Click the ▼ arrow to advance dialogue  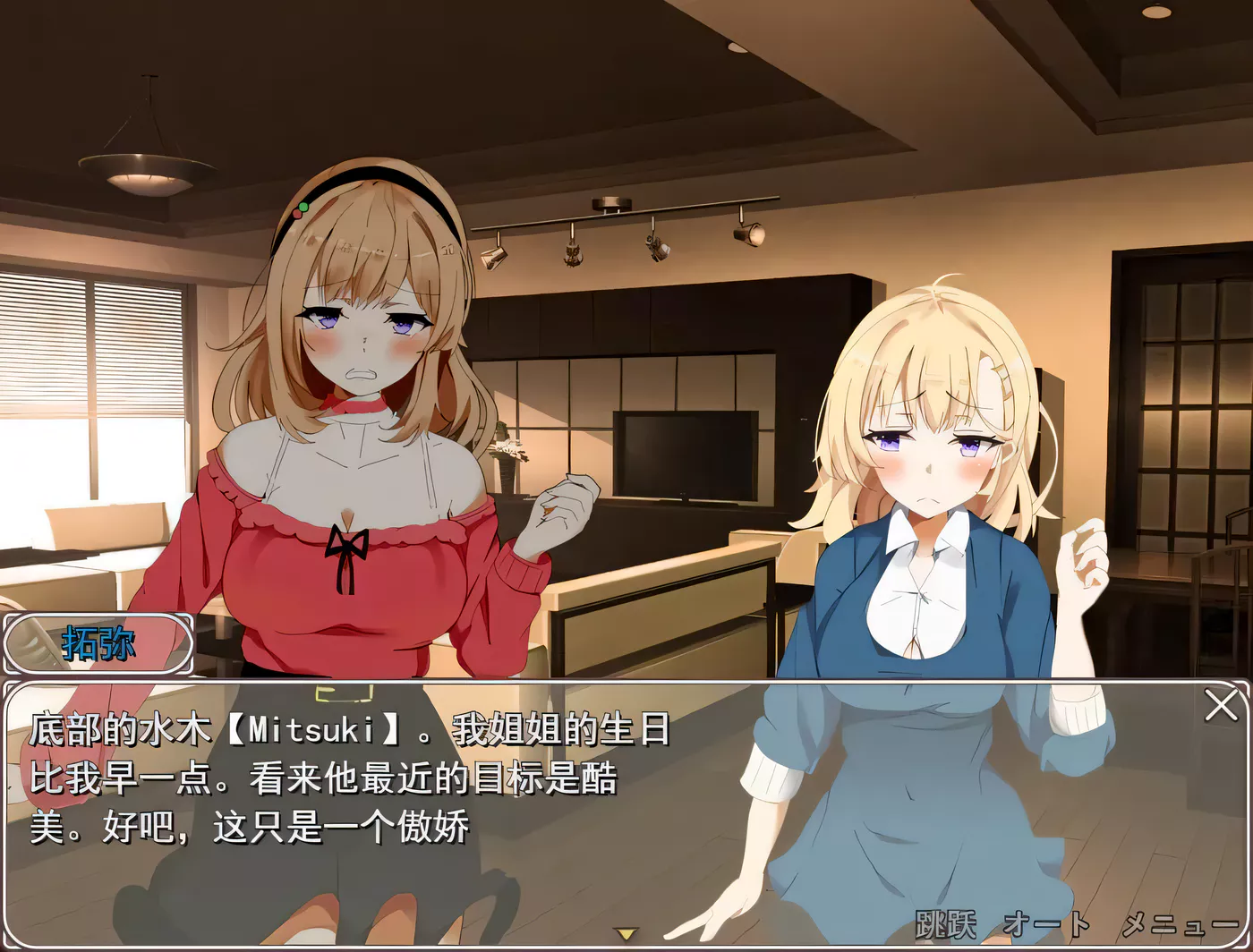626,934
